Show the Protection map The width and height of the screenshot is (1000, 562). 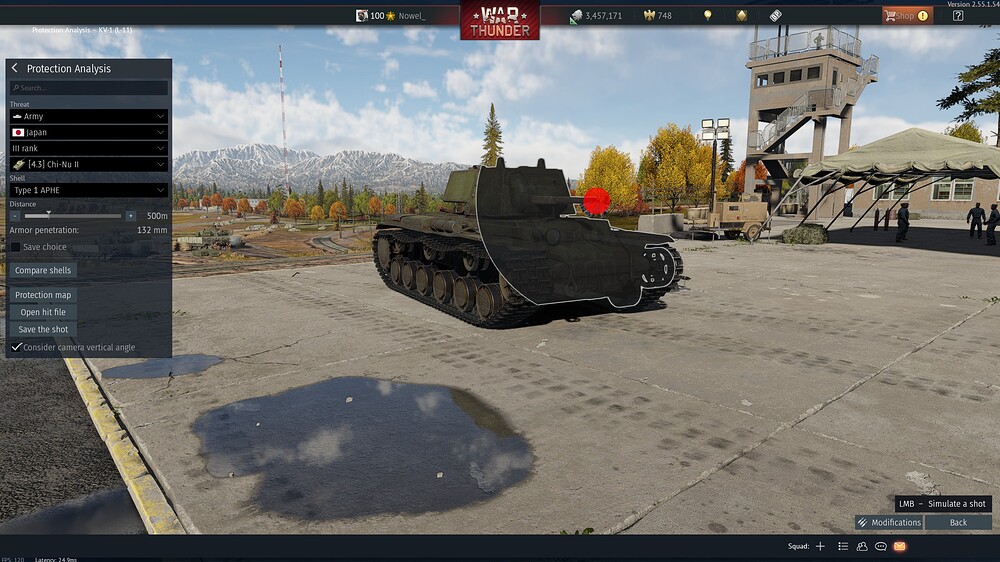43,295
